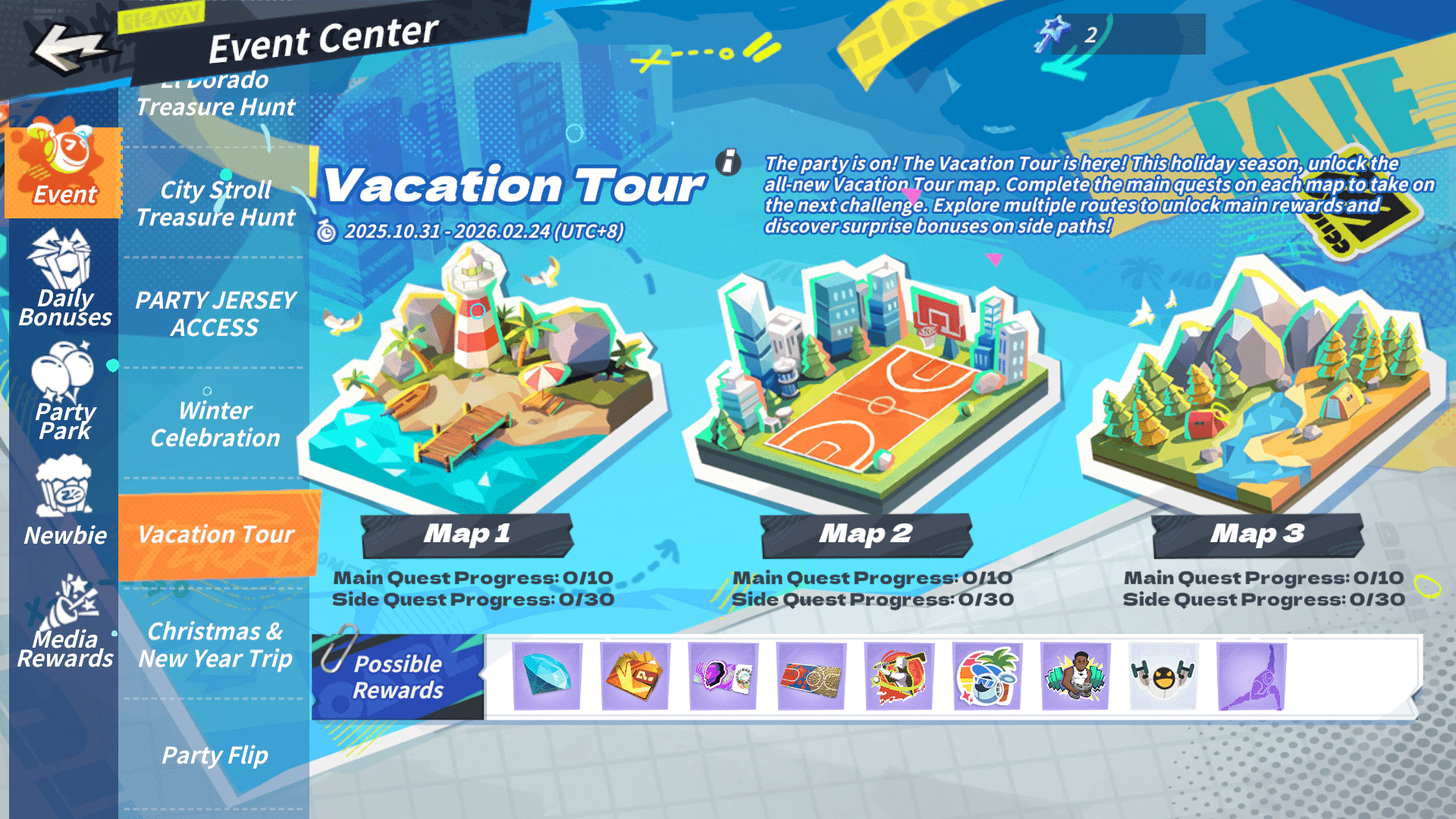Open City Stroll Treasure Hunt event
This screenshot has width=1456, height=819.
click(x=215, y=203)
